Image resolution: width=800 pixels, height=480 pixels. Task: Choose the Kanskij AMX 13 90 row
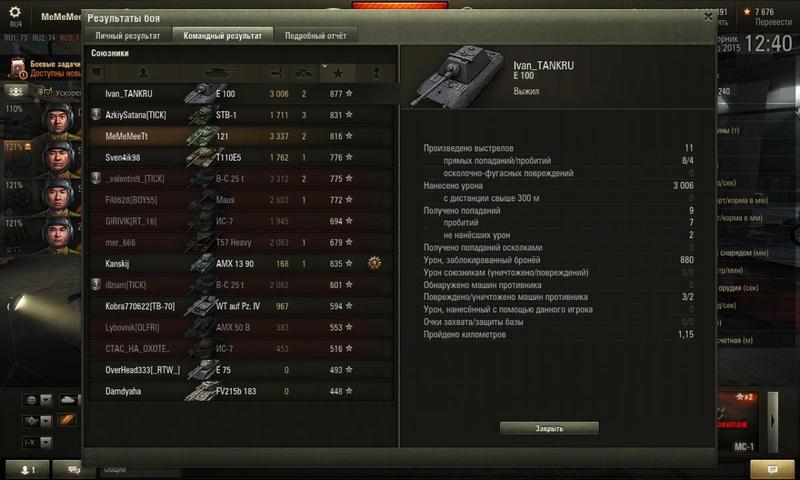point(240,264)
